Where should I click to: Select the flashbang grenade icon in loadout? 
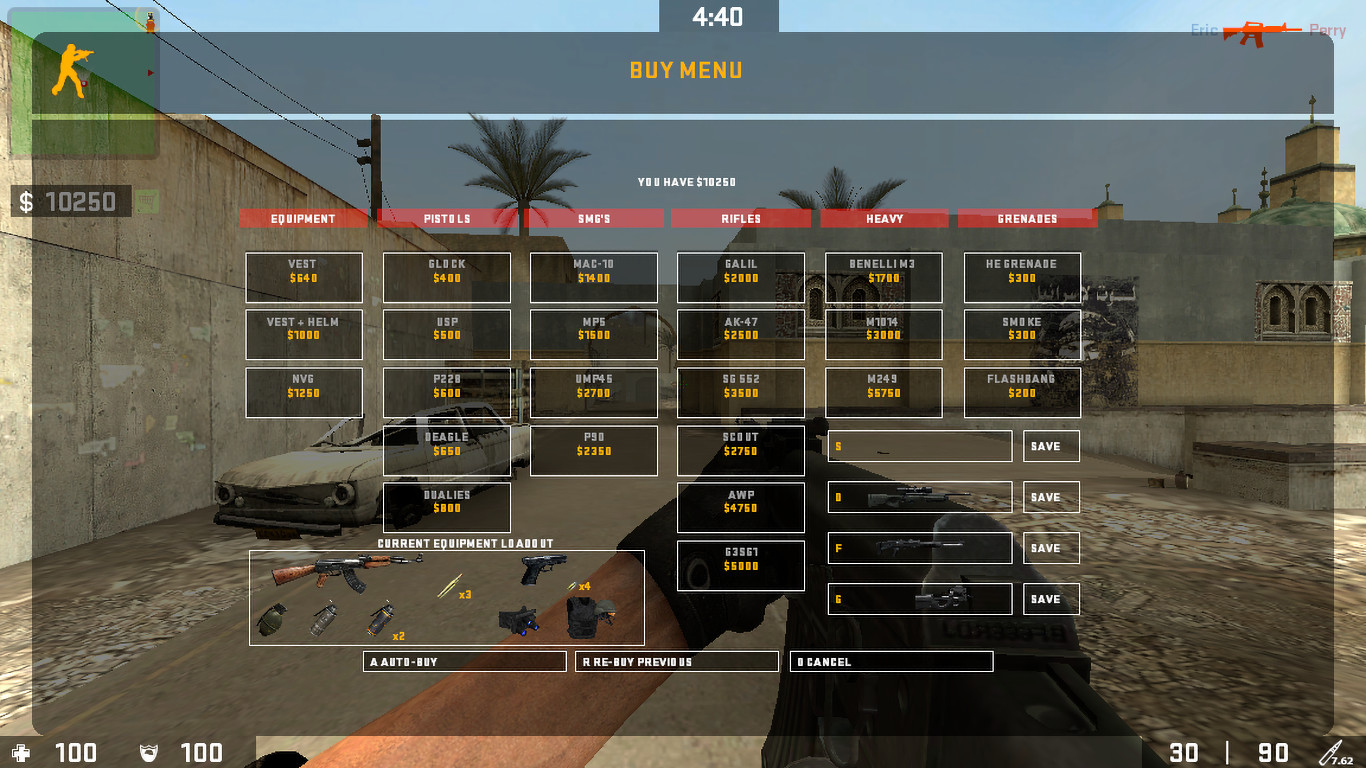click(324, 618)
